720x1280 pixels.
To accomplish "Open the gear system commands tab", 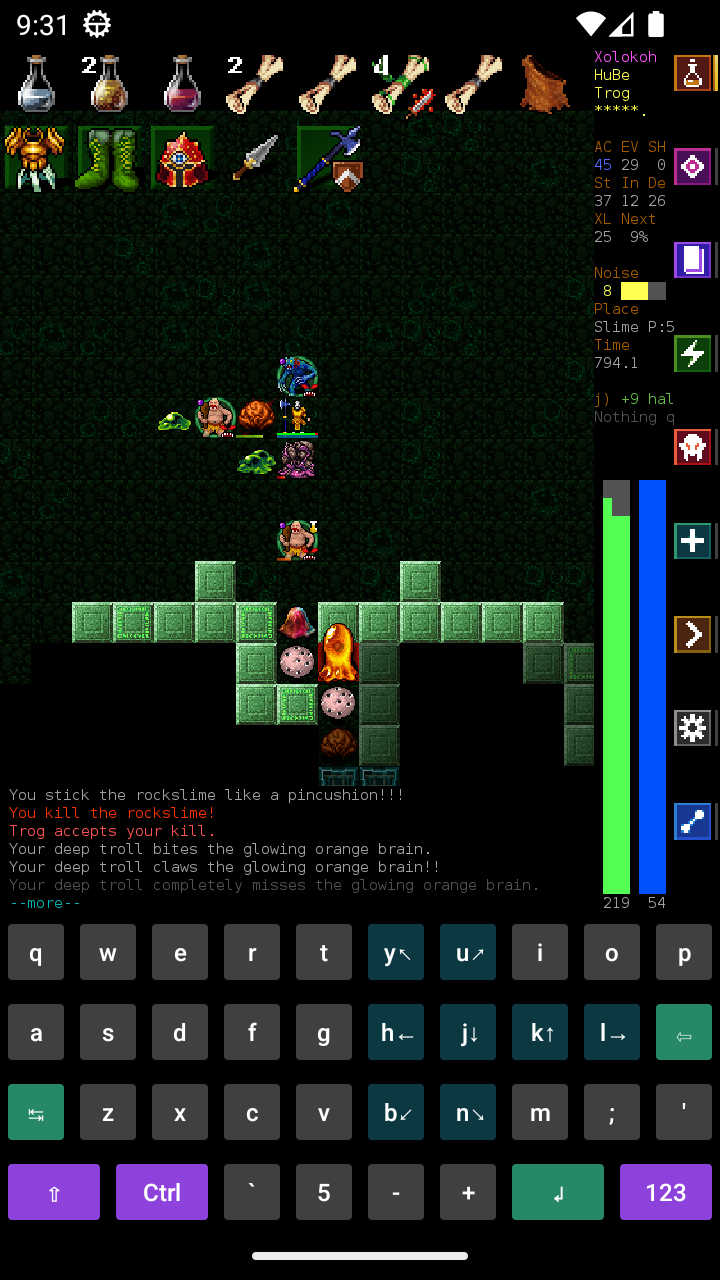I will click(x=692, y=728).
